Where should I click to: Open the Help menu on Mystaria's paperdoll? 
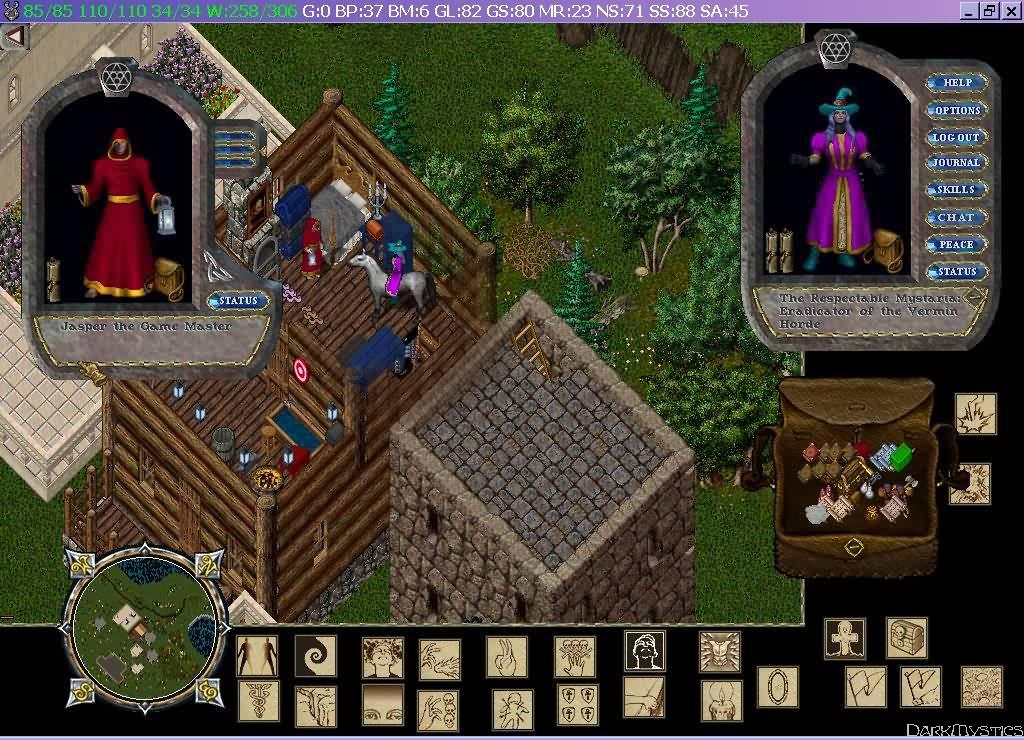pyautogui.click(x=956, y=83)
